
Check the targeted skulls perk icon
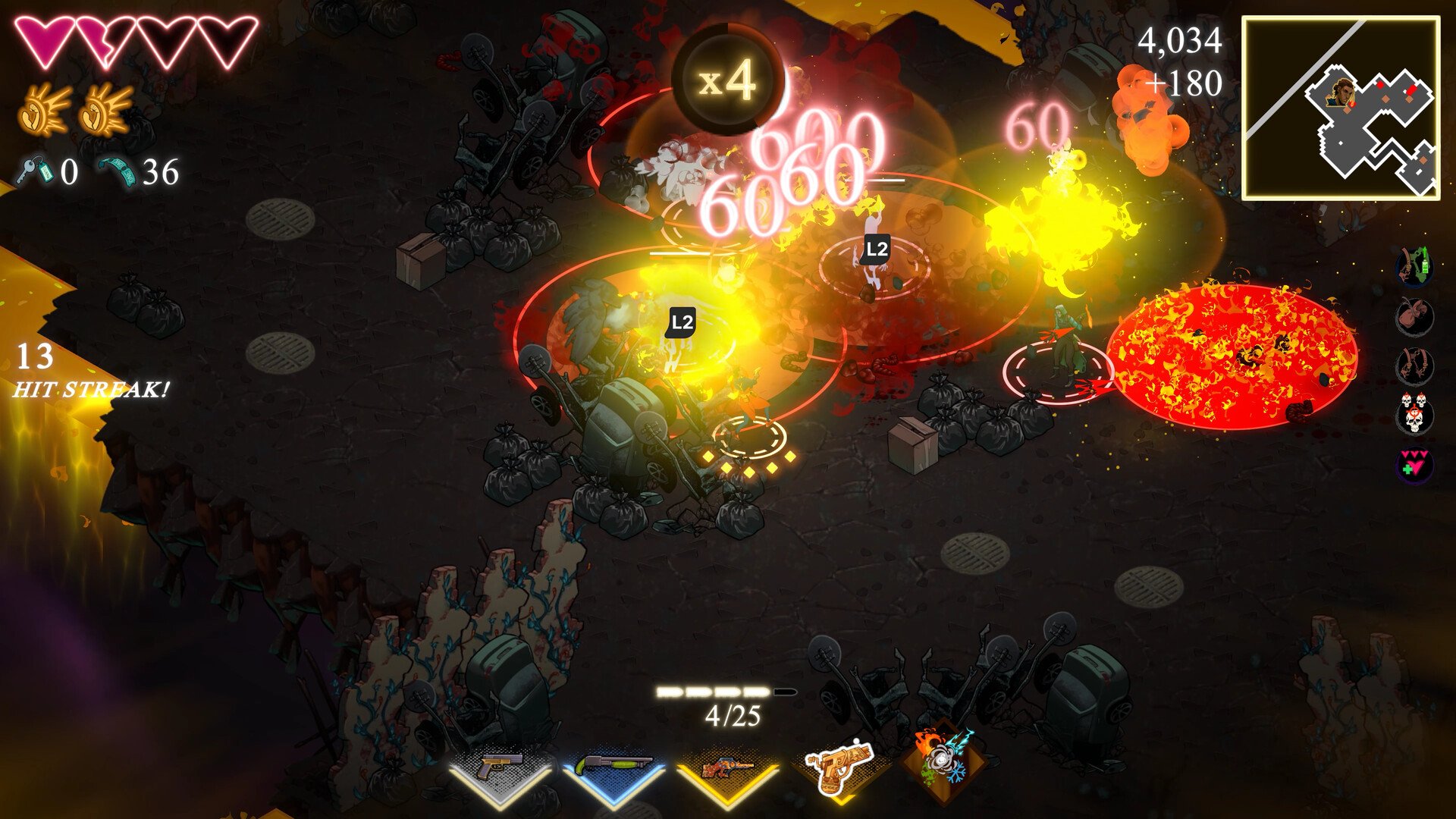click(x=1414, y=414)
